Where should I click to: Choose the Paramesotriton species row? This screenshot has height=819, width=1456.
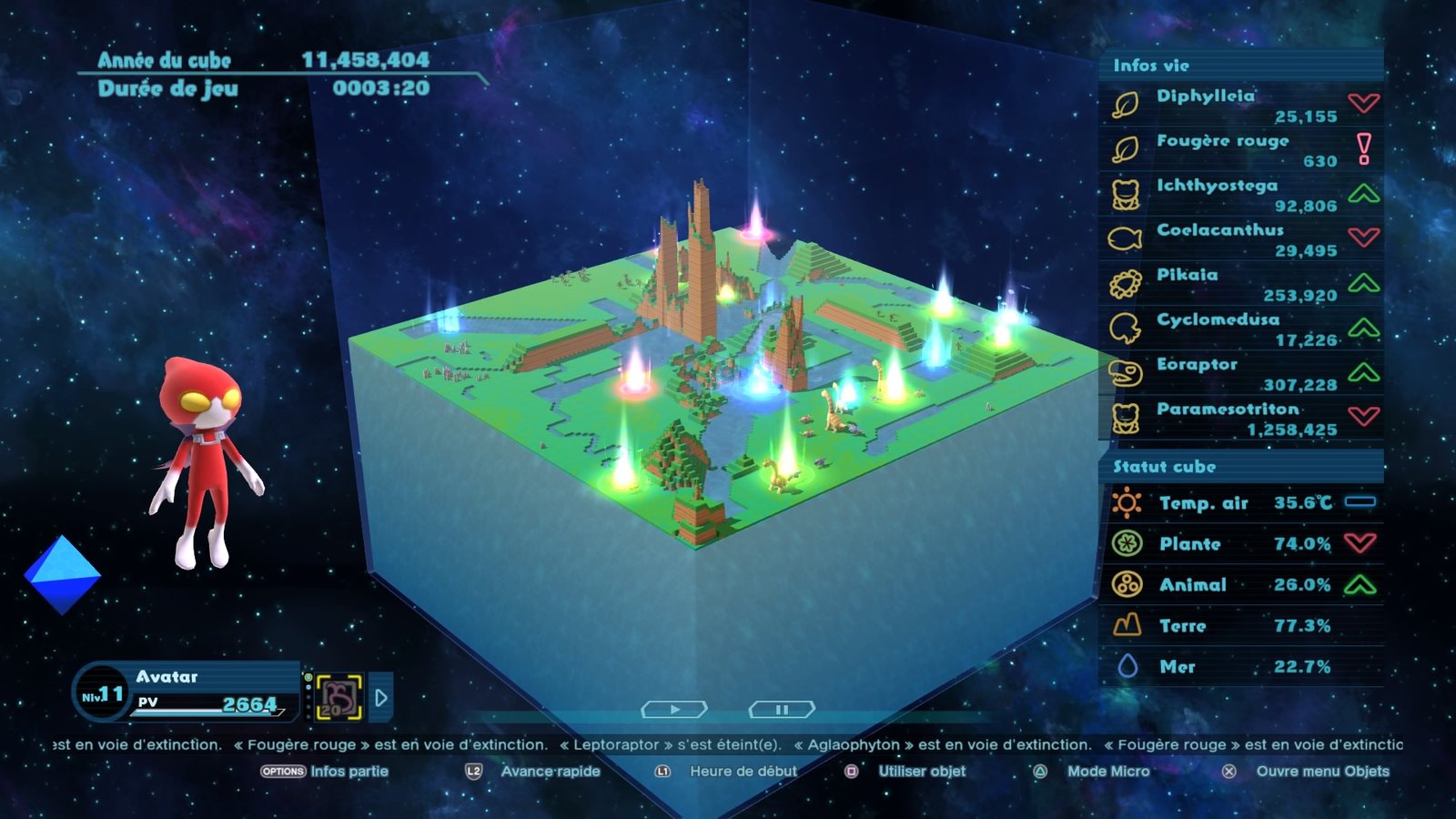pos(1241,418)
